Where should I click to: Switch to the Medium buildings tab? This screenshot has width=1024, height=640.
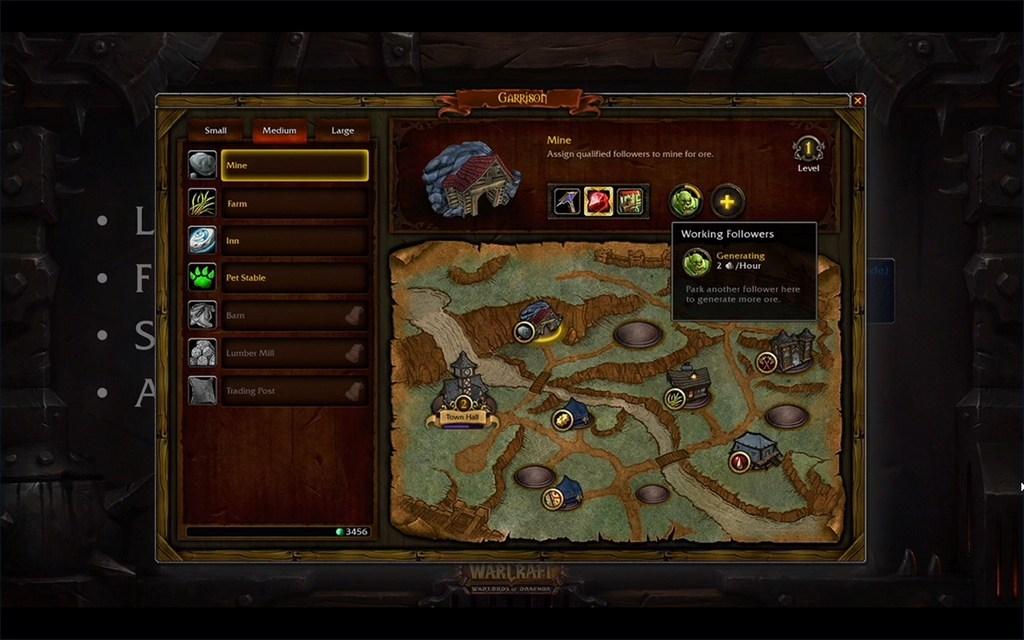tap(279, 130)
